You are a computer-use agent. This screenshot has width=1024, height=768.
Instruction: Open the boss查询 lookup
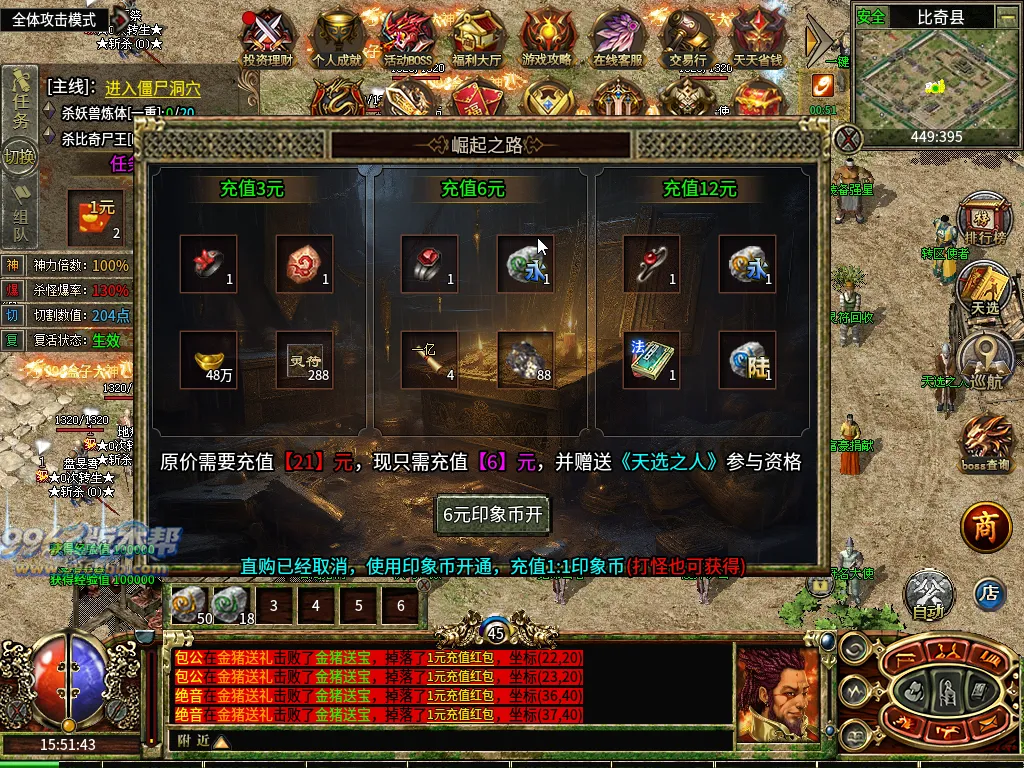coord(985,442)
